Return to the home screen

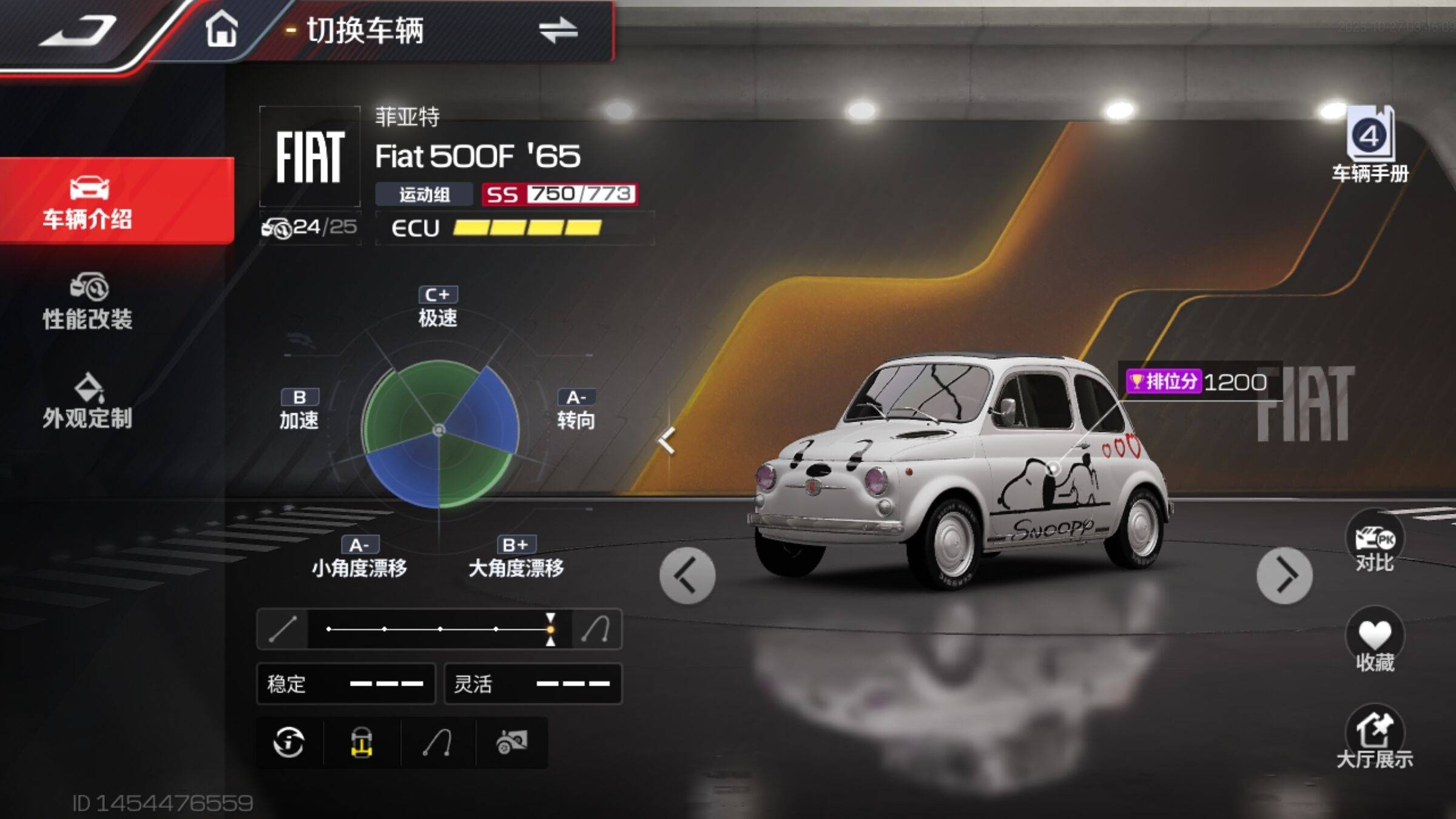221,29
